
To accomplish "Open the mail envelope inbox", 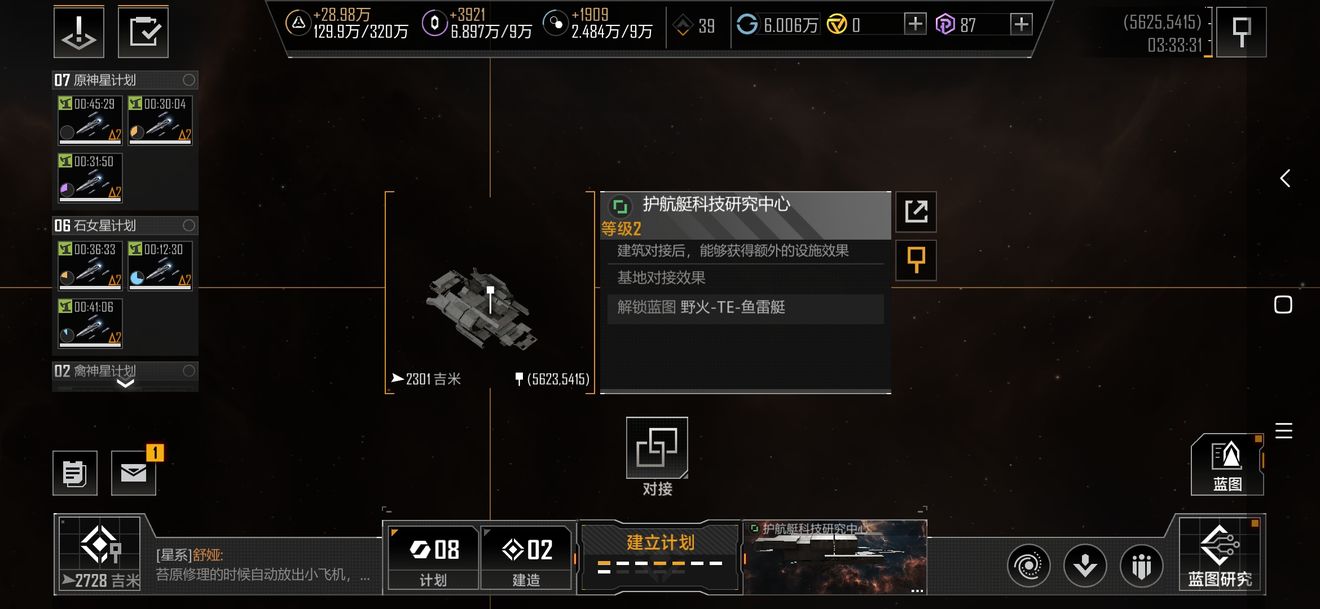I will (x=133, y=473).
